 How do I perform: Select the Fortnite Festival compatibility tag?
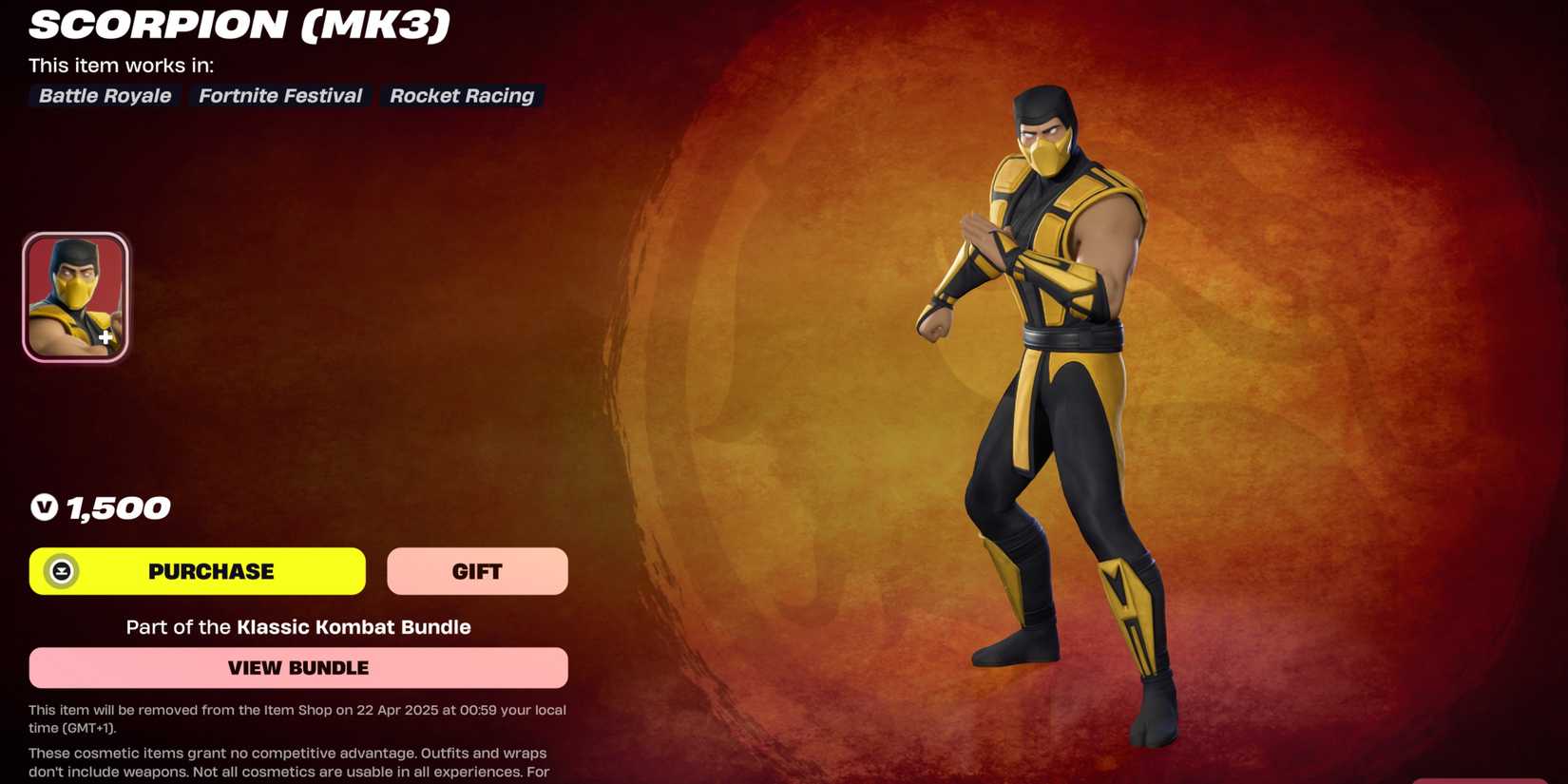(279, 95)
